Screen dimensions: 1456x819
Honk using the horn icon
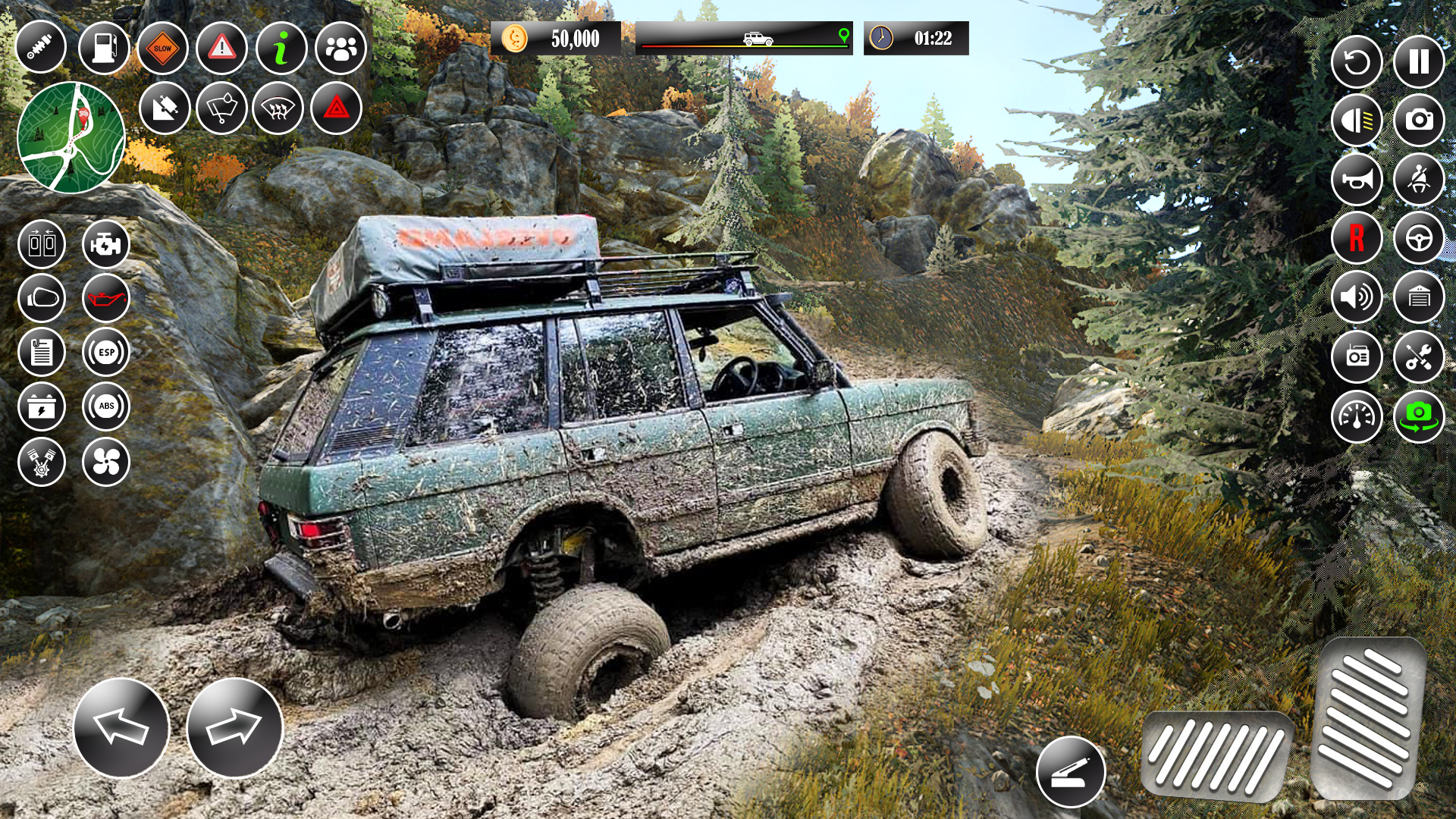pyautogui.click(x=1357, y=178)
